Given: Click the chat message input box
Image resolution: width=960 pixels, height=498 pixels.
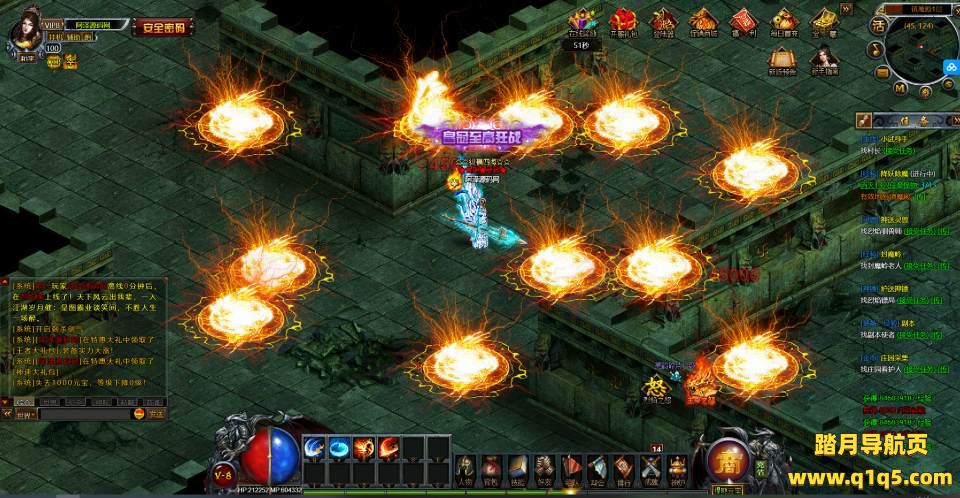Looking at the screenshot, I should [x=85, y=413].
